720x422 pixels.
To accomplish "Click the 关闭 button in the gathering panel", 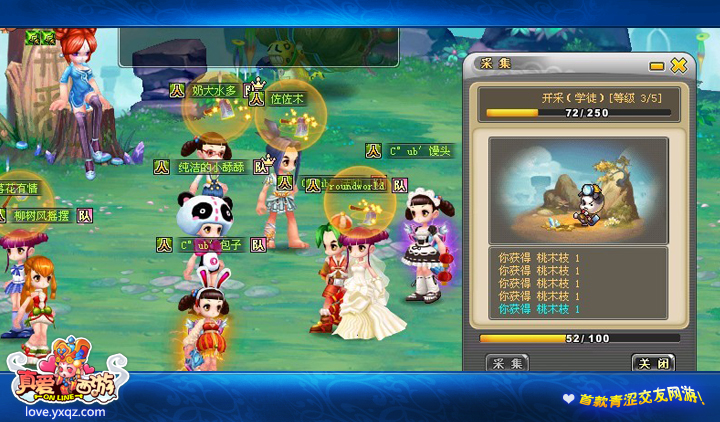I will point(653,362).
